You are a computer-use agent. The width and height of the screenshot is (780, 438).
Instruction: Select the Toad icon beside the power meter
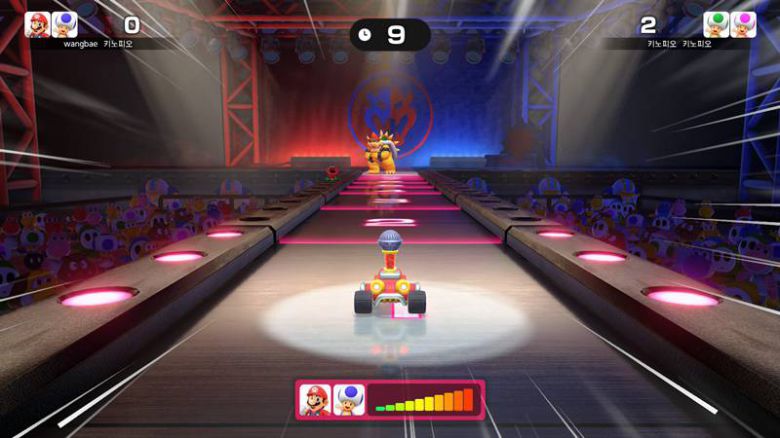[348, 399]
